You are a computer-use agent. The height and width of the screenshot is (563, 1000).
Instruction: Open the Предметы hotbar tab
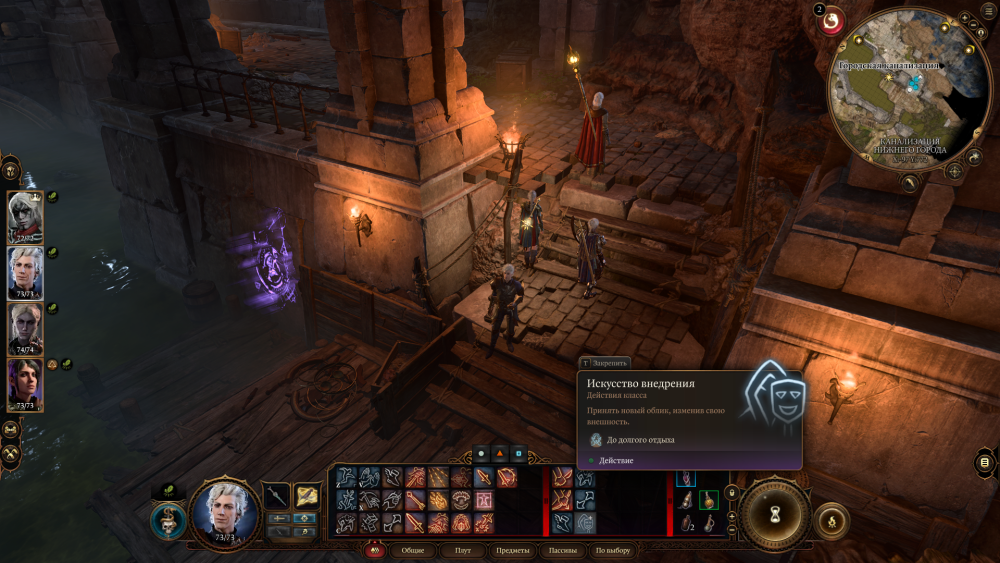coord(512,551)
